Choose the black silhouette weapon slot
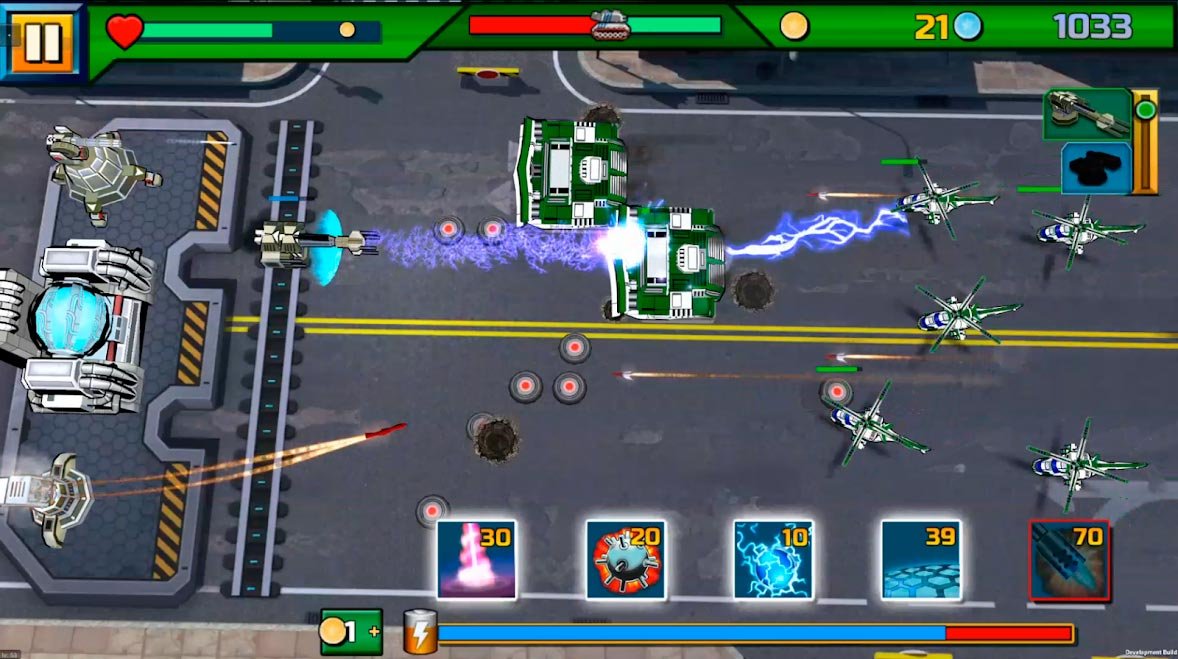The image size is (1178, 659). pyautogui.click(x=1095, y=167)
